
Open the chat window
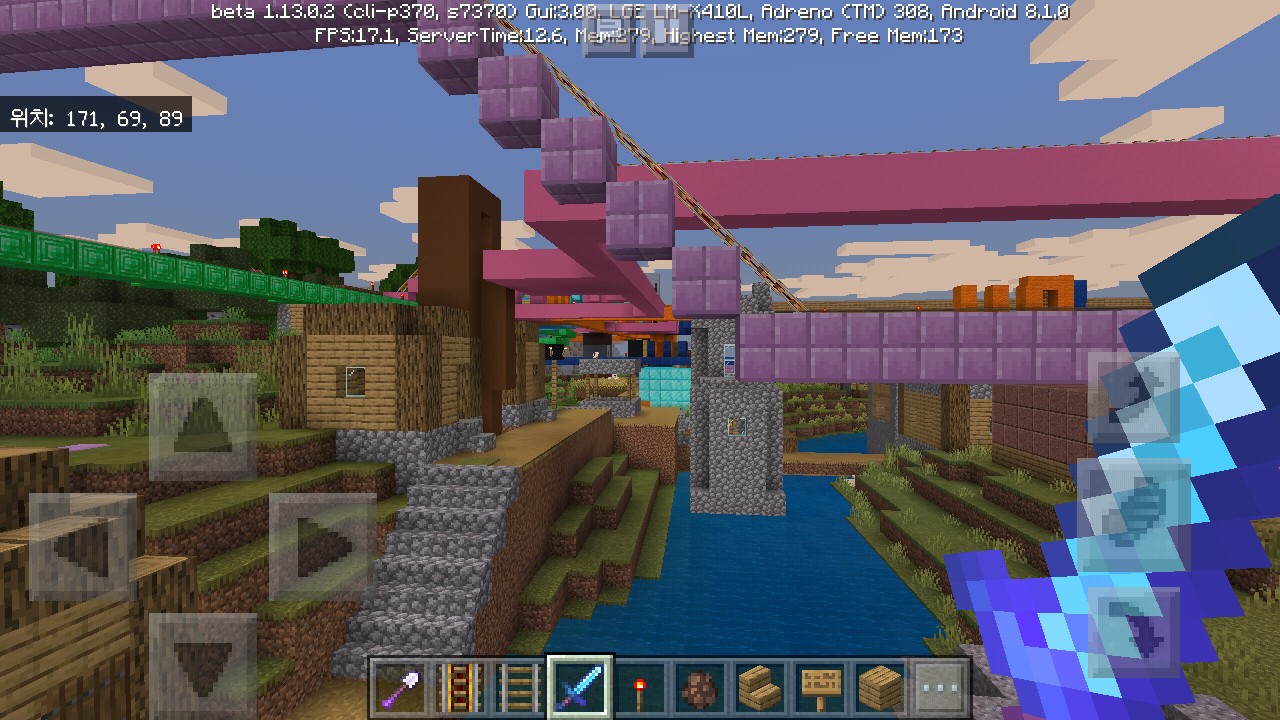(x=609, y=34)
